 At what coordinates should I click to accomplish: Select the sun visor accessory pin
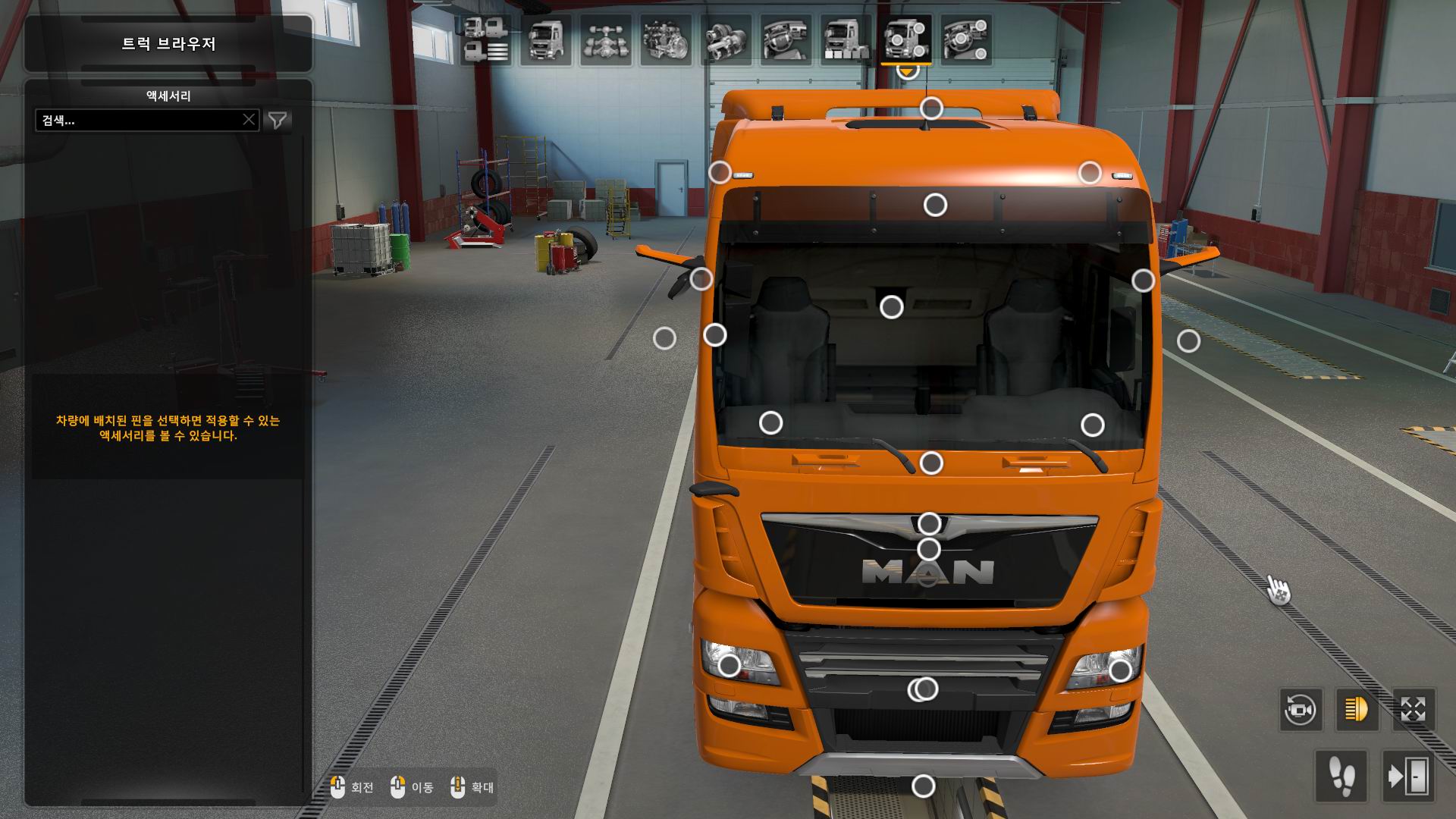pos(935,205)
